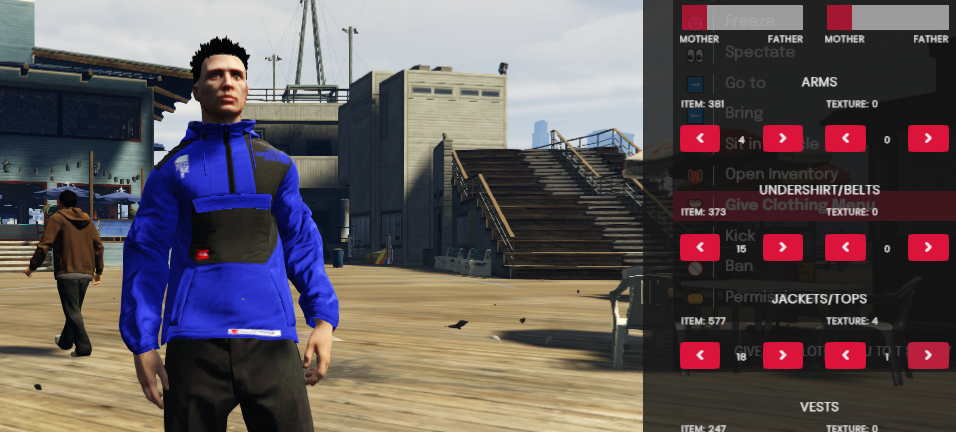Decrease the Undershirt/Belts texture
The width and height of the screenshot is (956, 432).
846,247
